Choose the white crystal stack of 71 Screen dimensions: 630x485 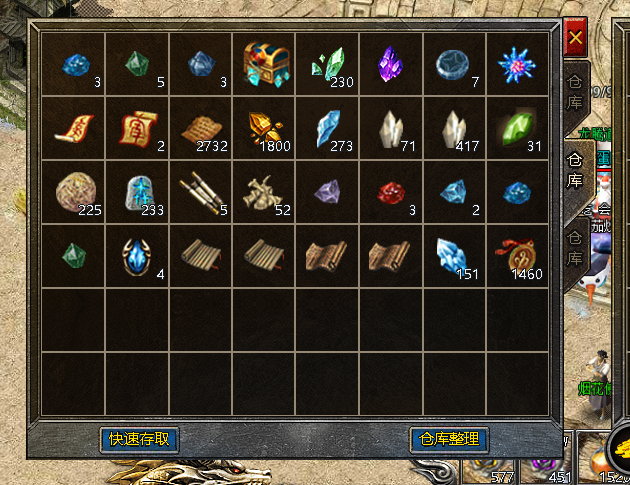[392, 128]
